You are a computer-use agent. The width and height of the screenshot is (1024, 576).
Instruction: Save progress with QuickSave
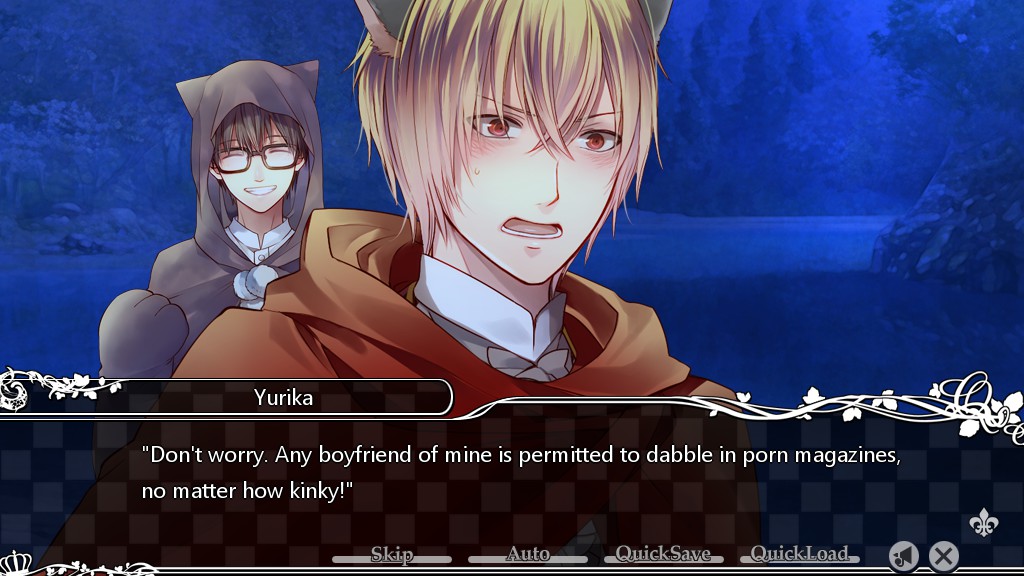[663, 555]
